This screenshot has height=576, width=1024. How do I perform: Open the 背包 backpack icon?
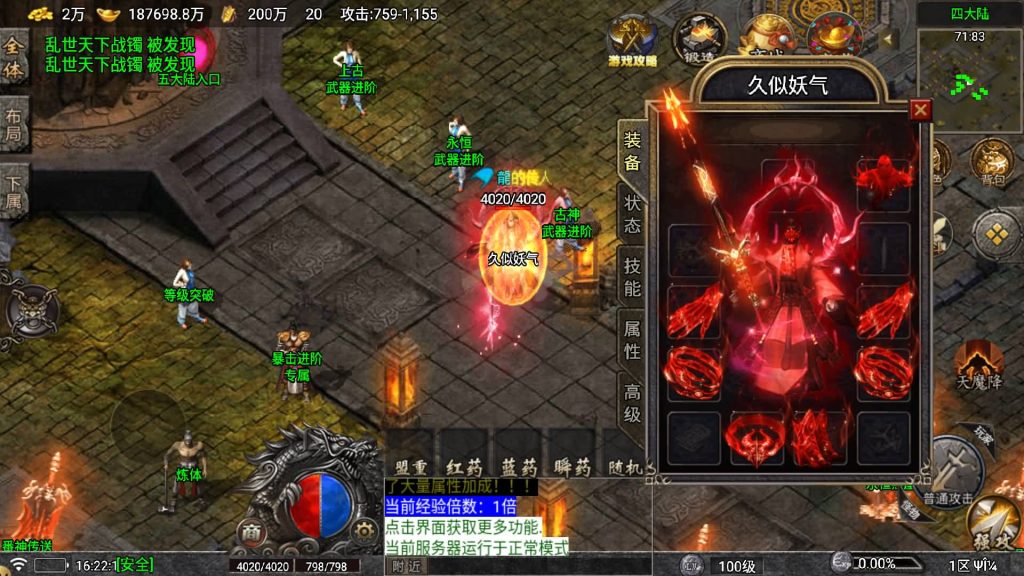(992, 162)
